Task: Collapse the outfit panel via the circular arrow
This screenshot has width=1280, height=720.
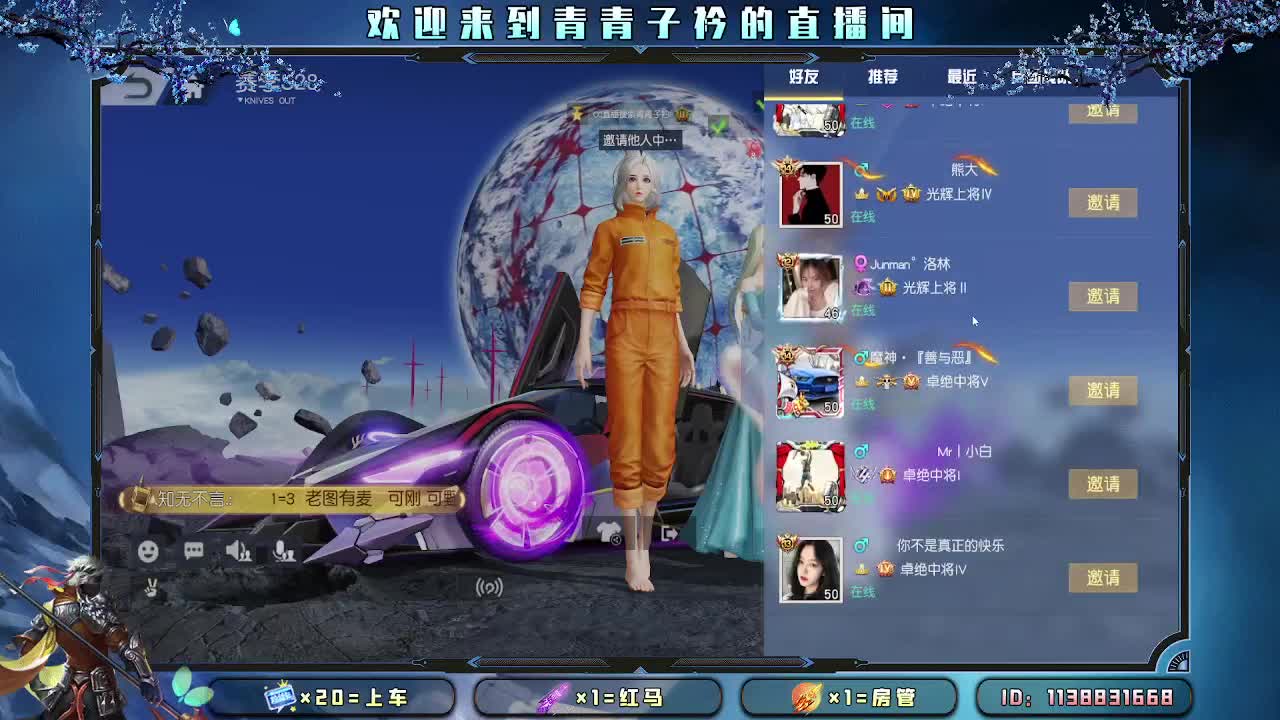Action: point(614,540)
